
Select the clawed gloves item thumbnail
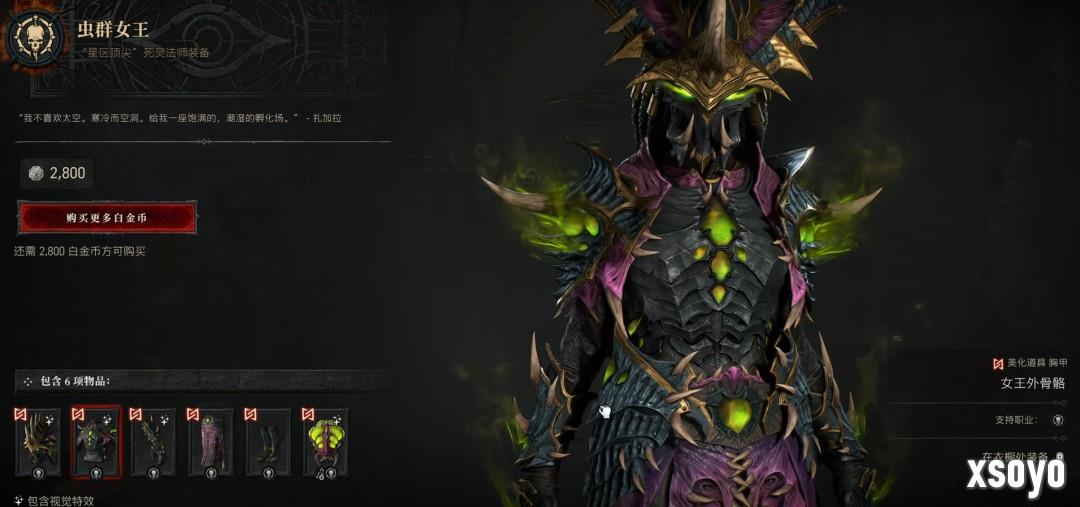153,443
